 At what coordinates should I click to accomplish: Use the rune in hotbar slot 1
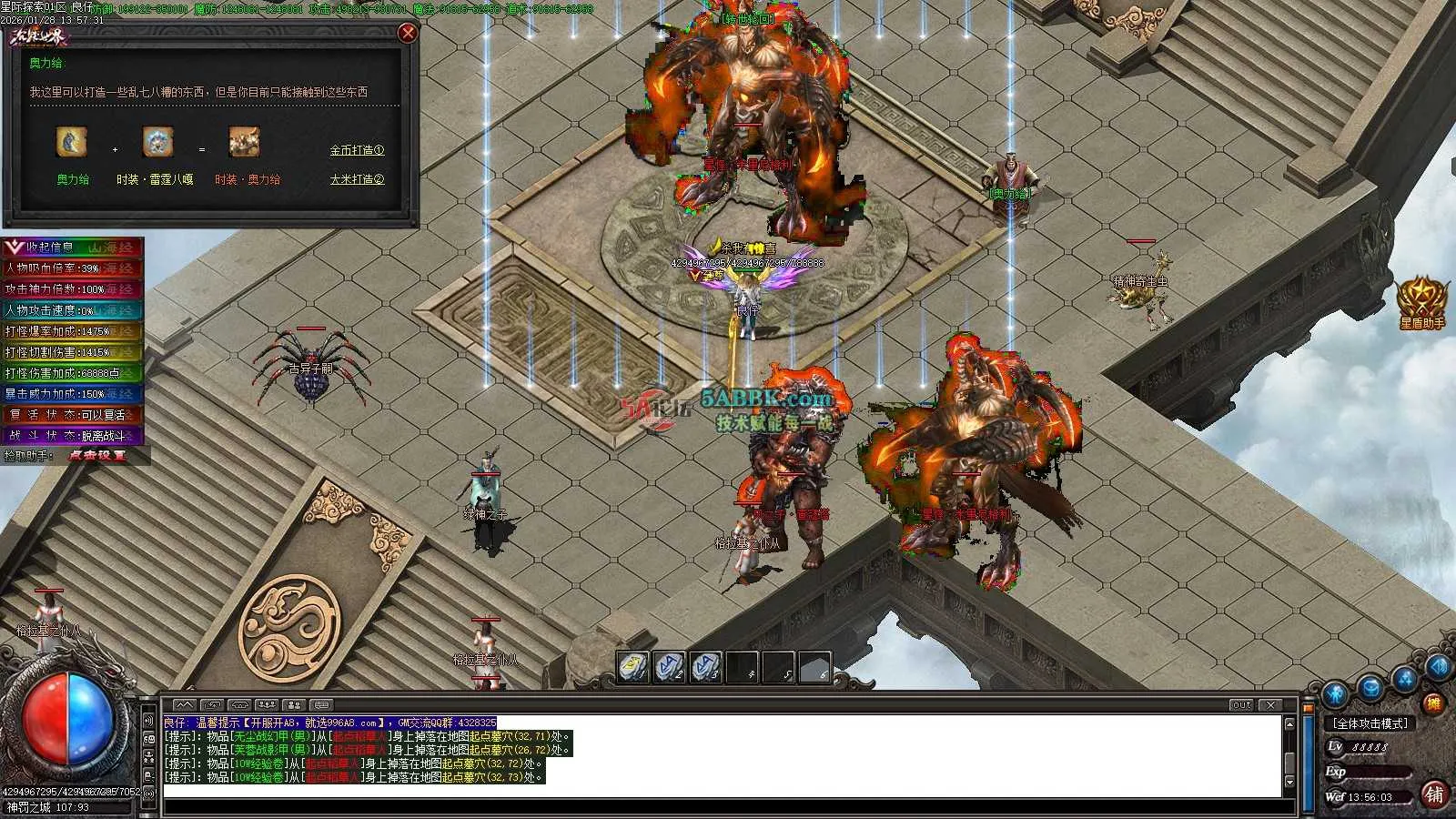coord(632,667)
